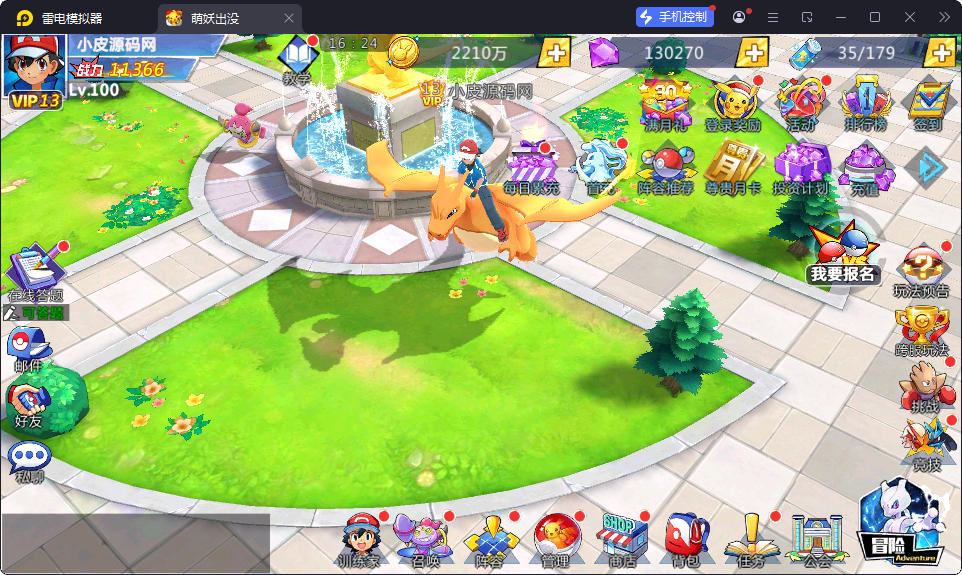
Task: Add more gold coins with plus button
Action: coord(555,52)
